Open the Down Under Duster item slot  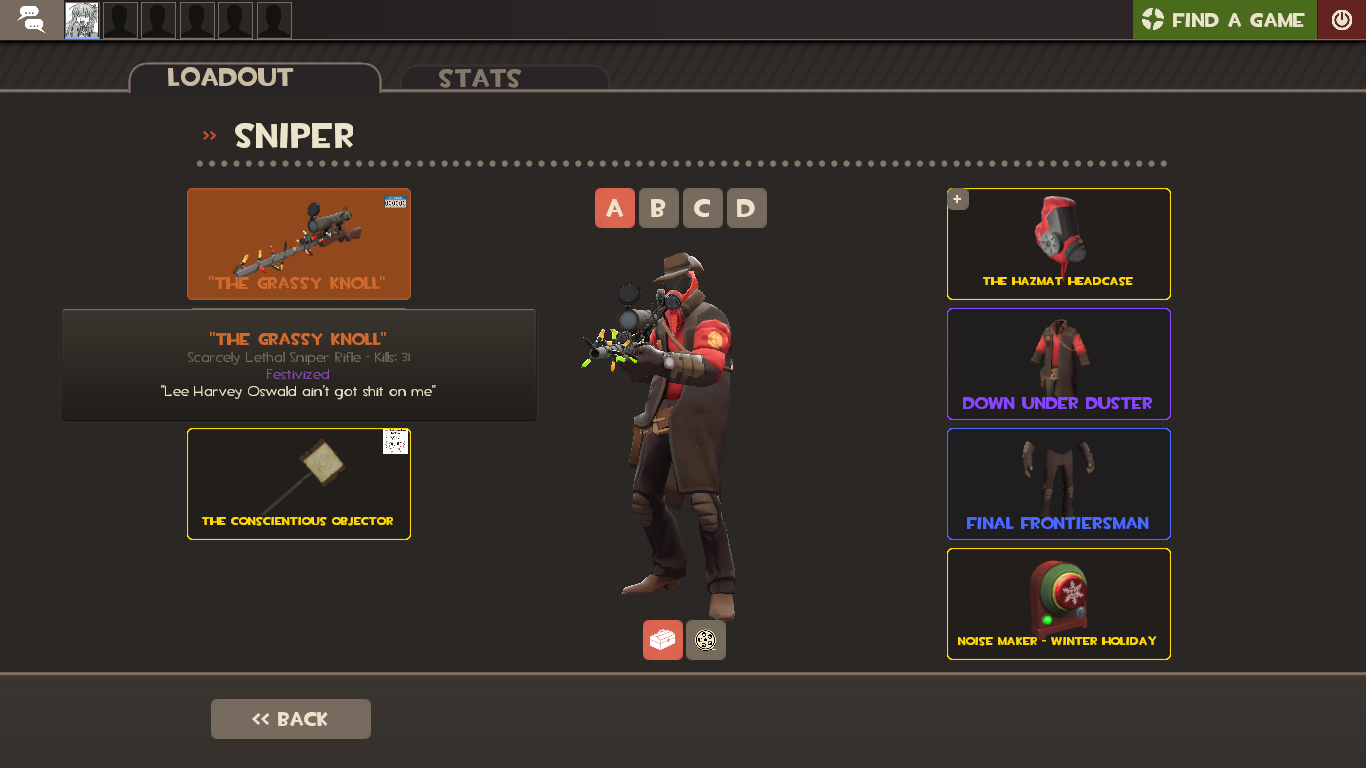(1058, 364)
